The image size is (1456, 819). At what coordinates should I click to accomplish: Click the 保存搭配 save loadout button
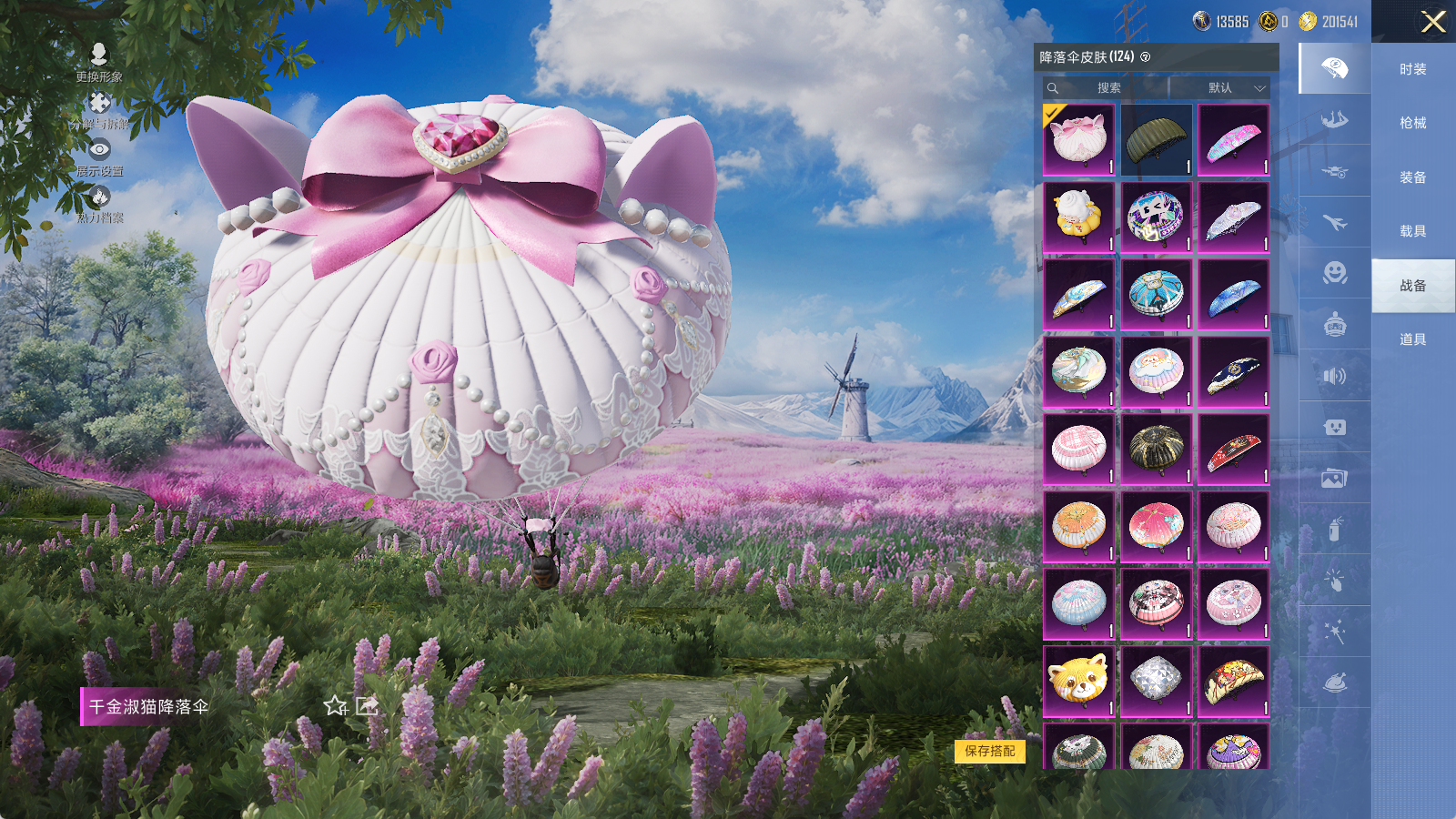click(989, 751)
